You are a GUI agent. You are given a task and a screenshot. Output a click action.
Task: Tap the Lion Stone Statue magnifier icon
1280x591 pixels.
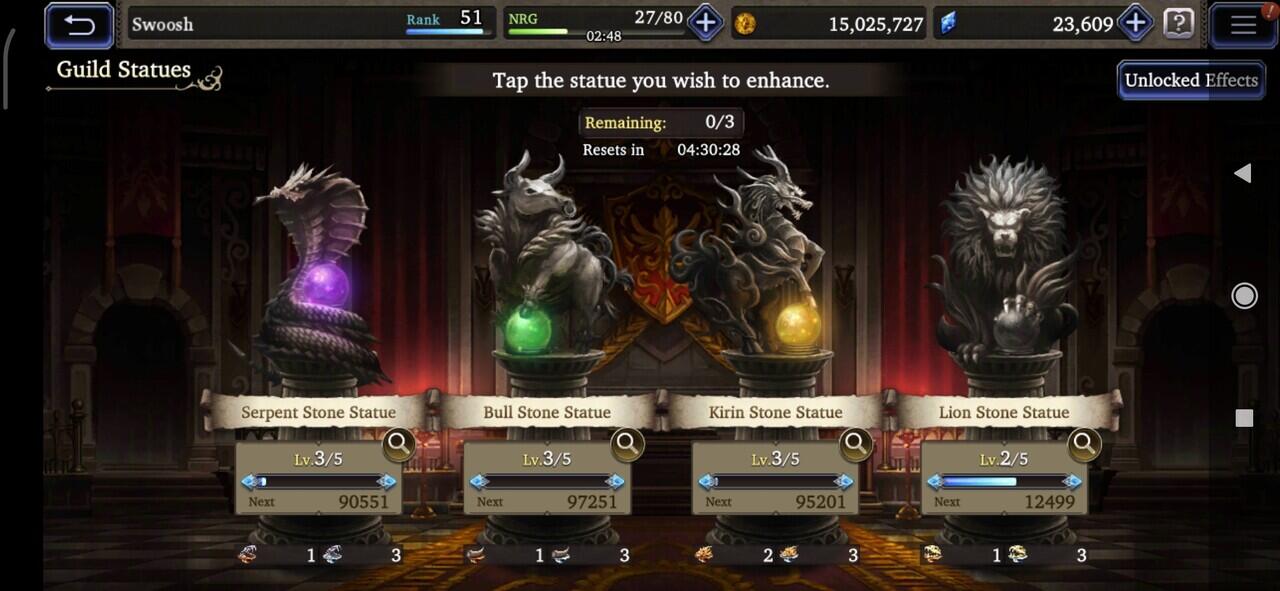tap(1084, 443)
